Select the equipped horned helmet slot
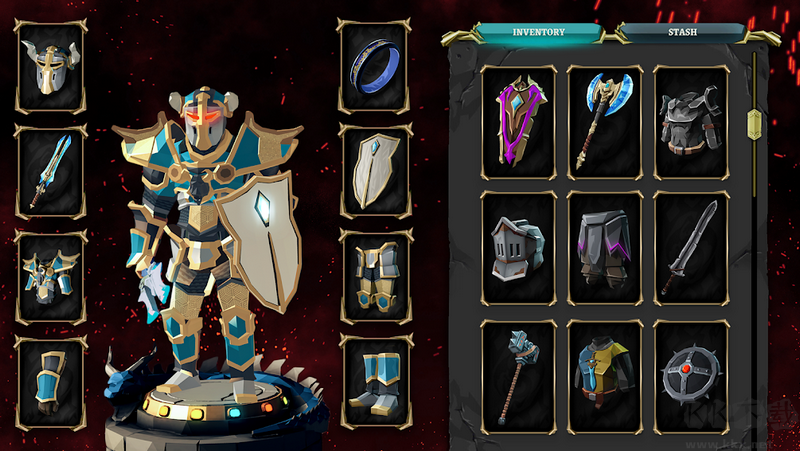The width and height of the screenshot is (800, 451). [x=51, y=67]
